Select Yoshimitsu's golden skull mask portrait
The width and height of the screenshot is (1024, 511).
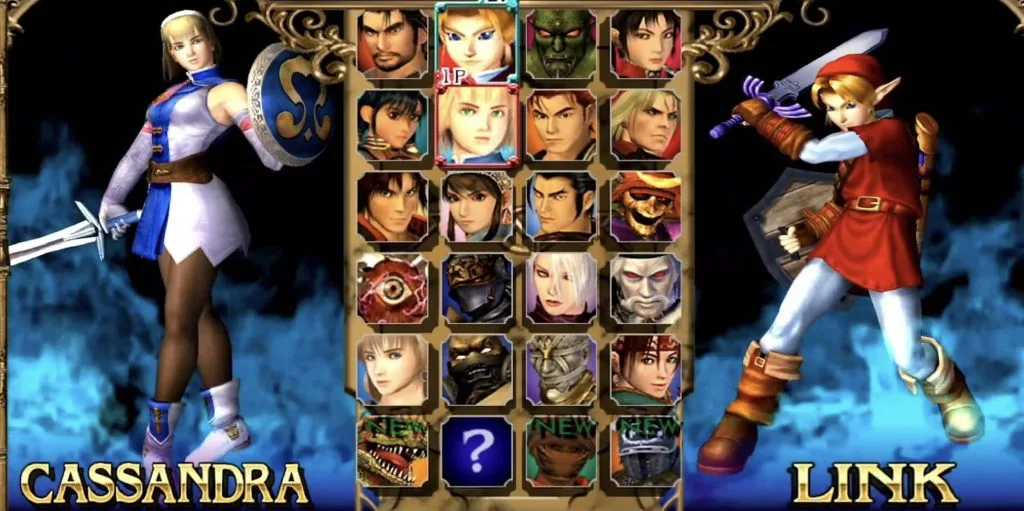click(x=646, y=206)
